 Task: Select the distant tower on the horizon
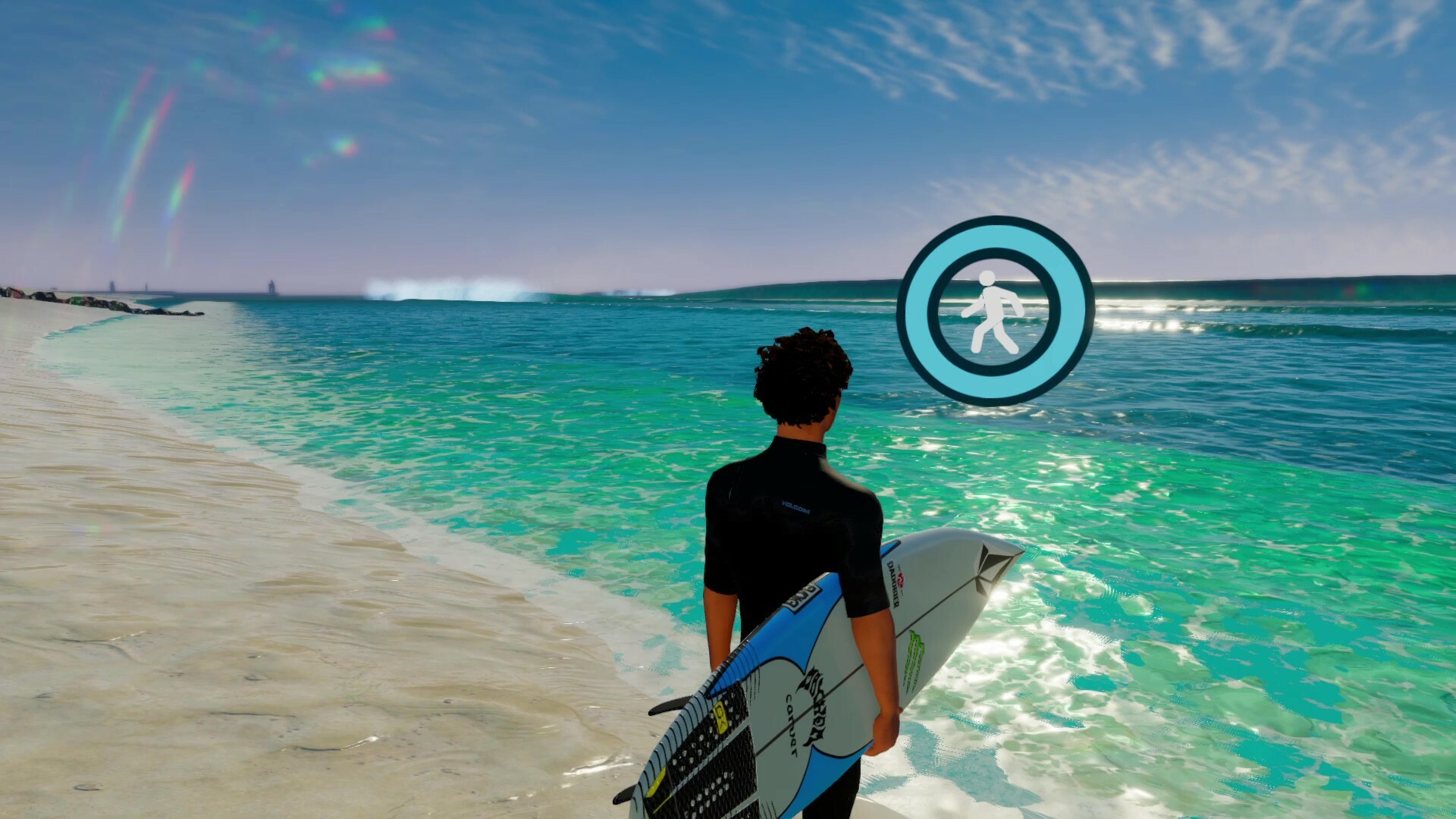click(271, 286)
